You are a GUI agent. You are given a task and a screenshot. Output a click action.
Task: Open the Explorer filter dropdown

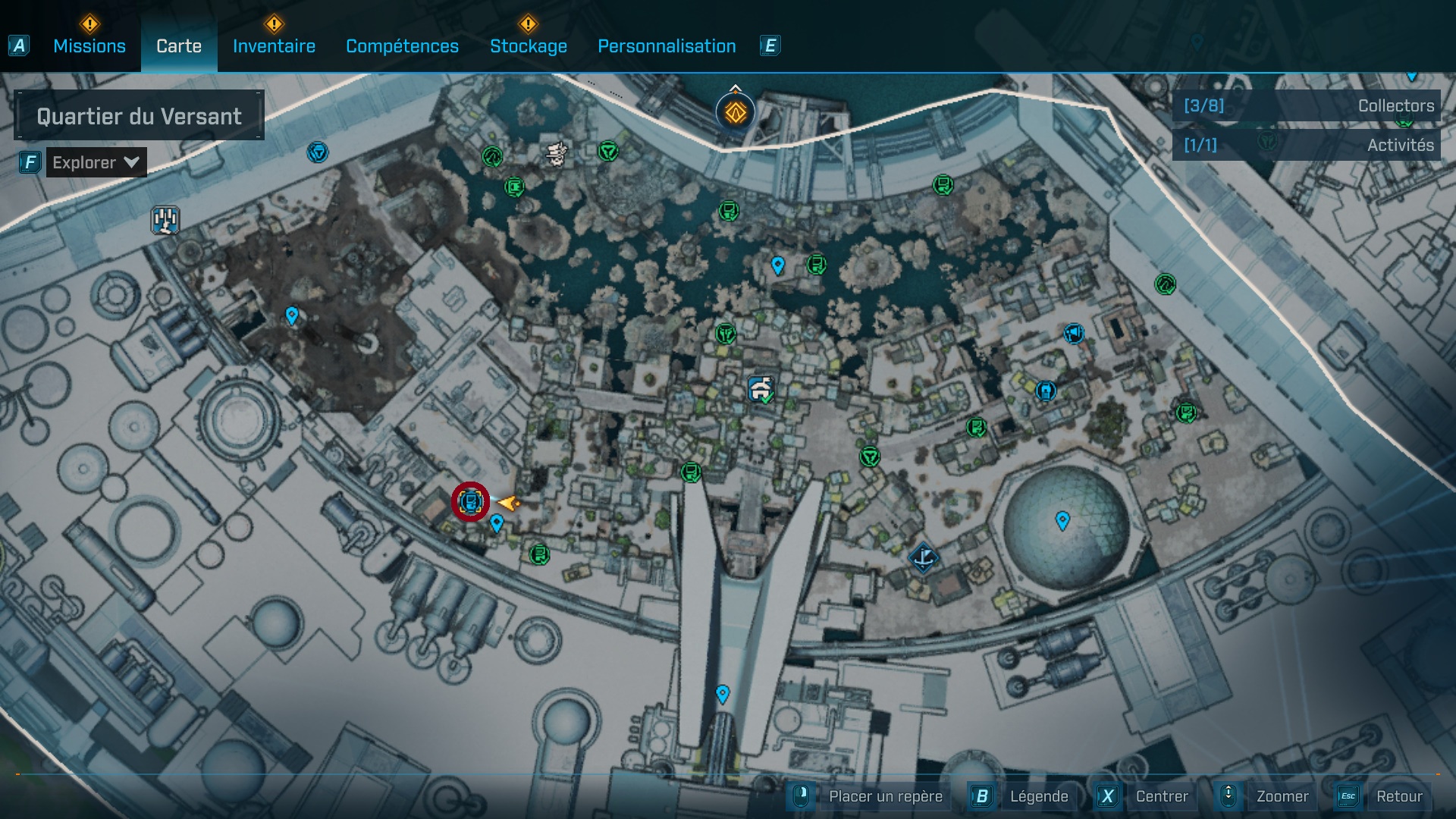point(95,162)
